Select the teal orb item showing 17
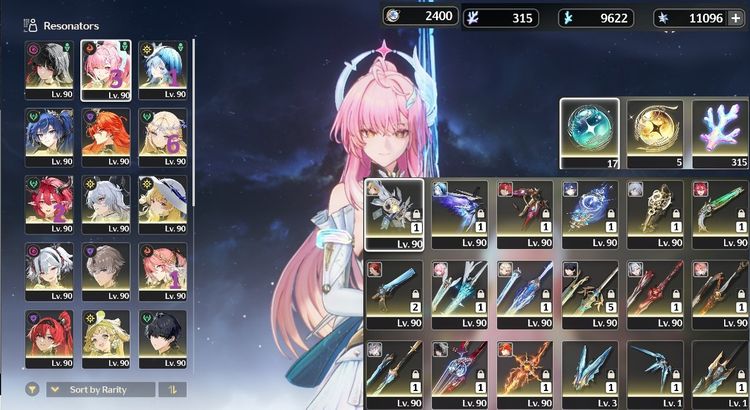 pyautogui.click(x=588, y=131)
